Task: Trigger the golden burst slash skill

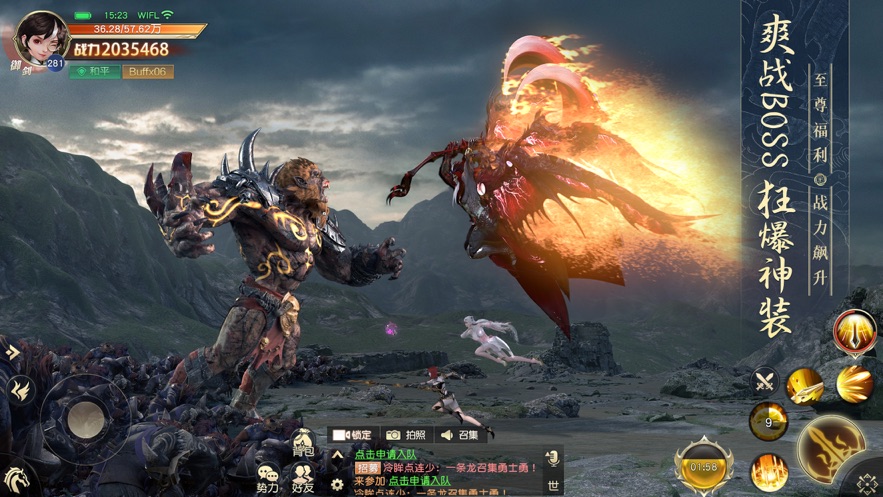Action: (854, 385)
